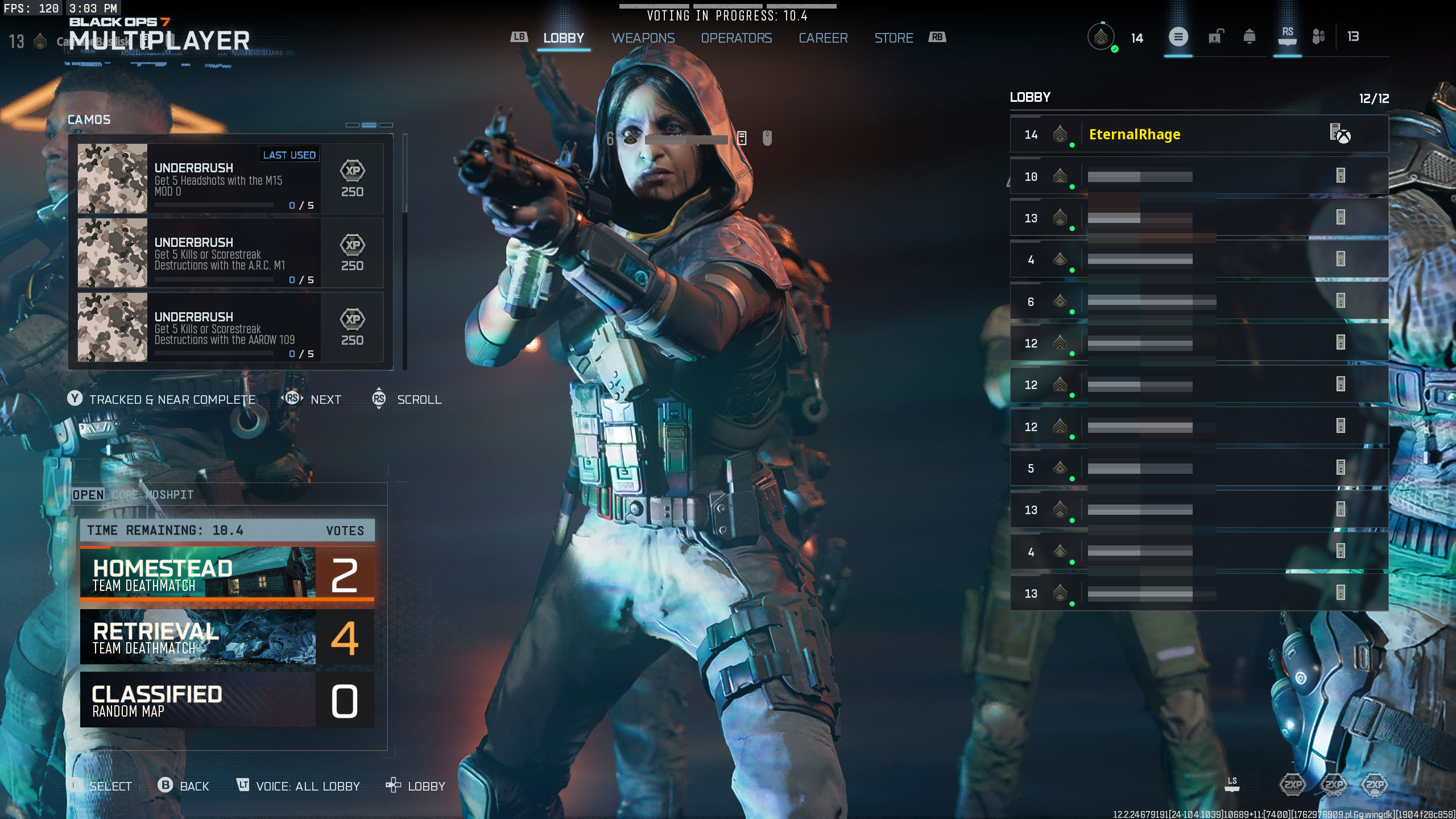
Task: Switch to the Store tab
Action: [x=894, y=38]
